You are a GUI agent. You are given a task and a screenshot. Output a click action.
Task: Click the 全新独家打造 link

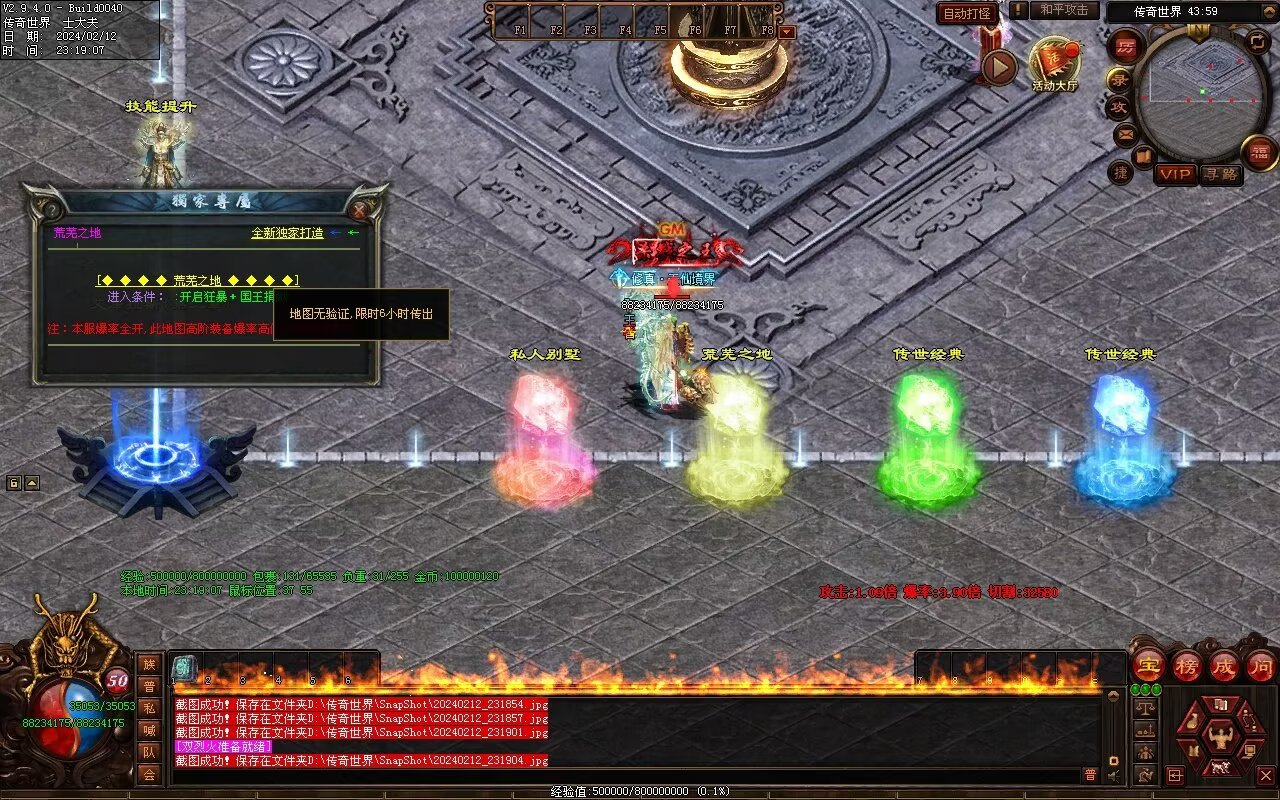[x=287, y=233]
